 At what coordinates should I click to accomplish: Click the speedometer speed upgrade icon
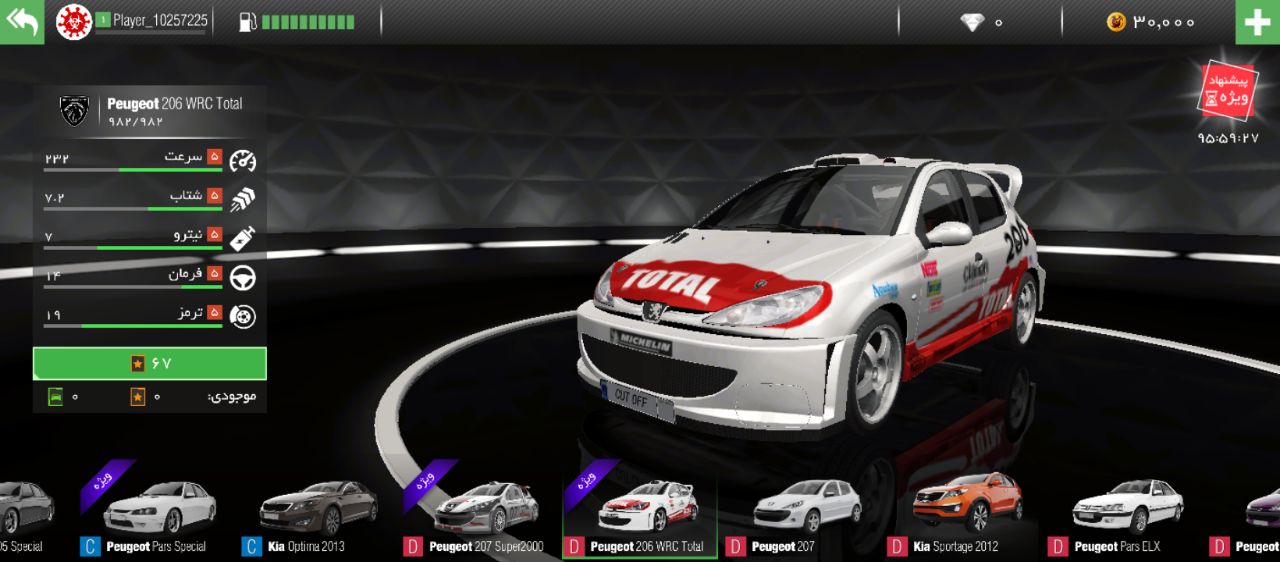(x=243, y=160)
